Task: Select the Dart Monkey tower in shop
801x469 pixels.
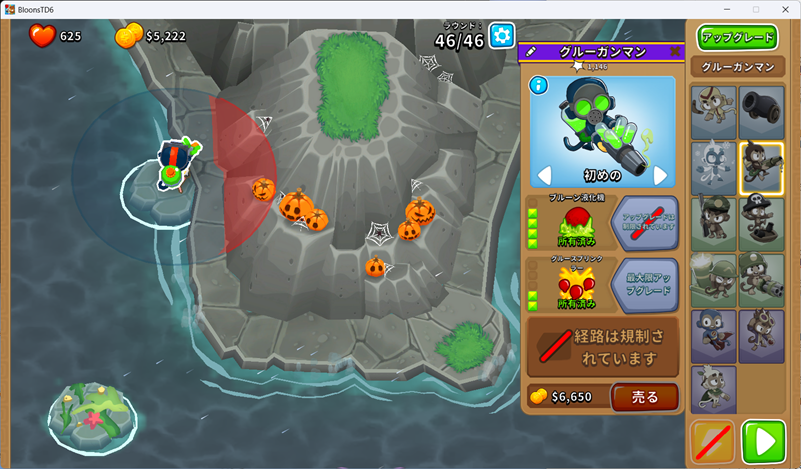Action: click(713, 112)
